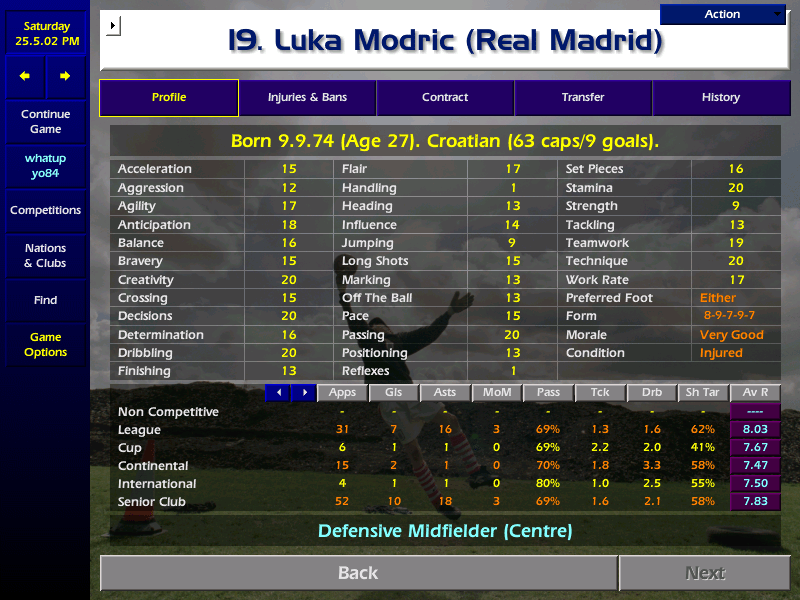View the History tab
The image size is (800, 600).
(720, 97)
